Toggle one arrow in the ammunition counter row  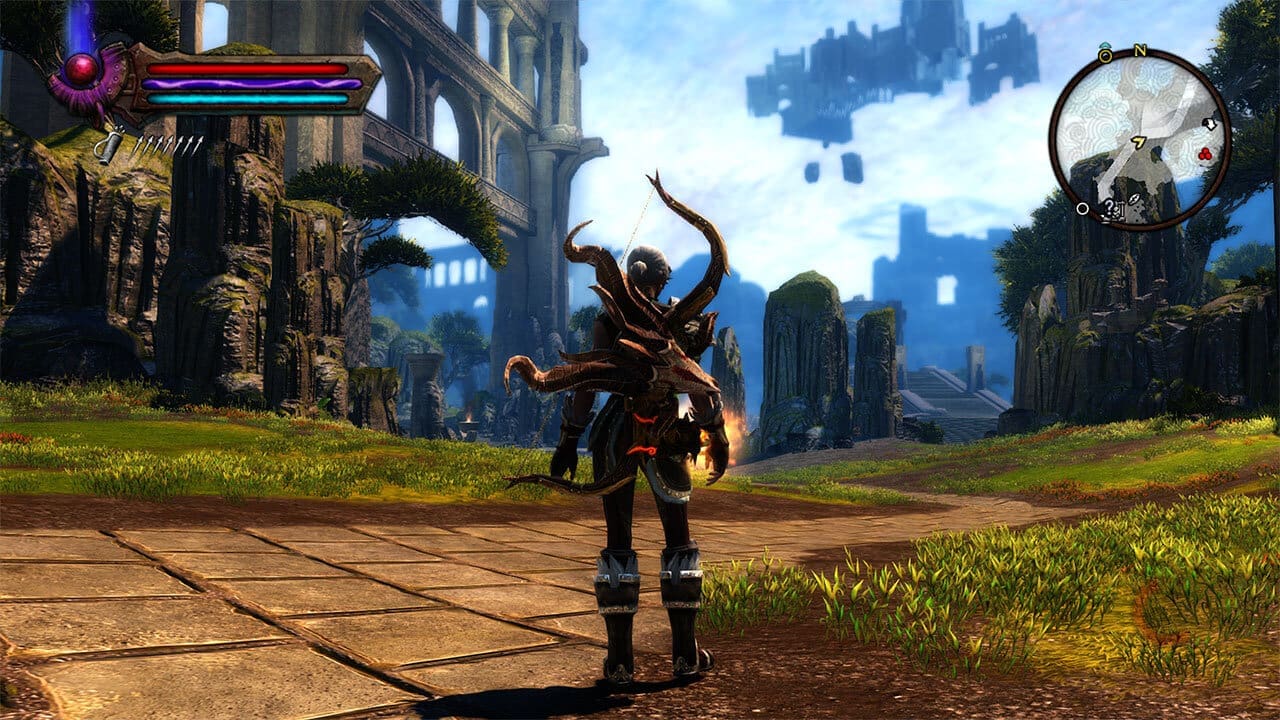point(168,145)
